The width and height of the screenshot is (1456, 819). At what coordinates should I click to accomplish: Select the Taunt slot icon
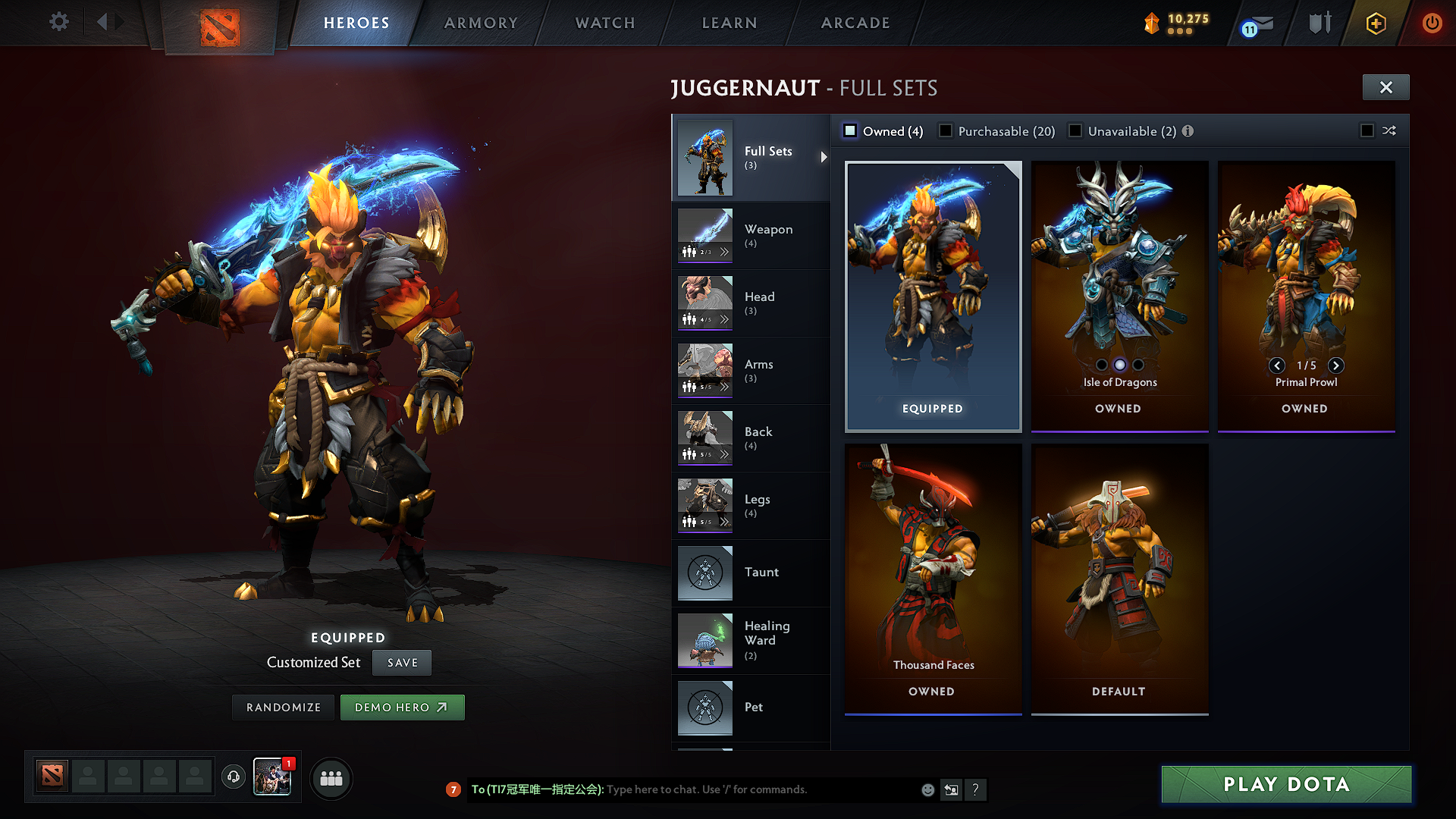coord(704,573)
